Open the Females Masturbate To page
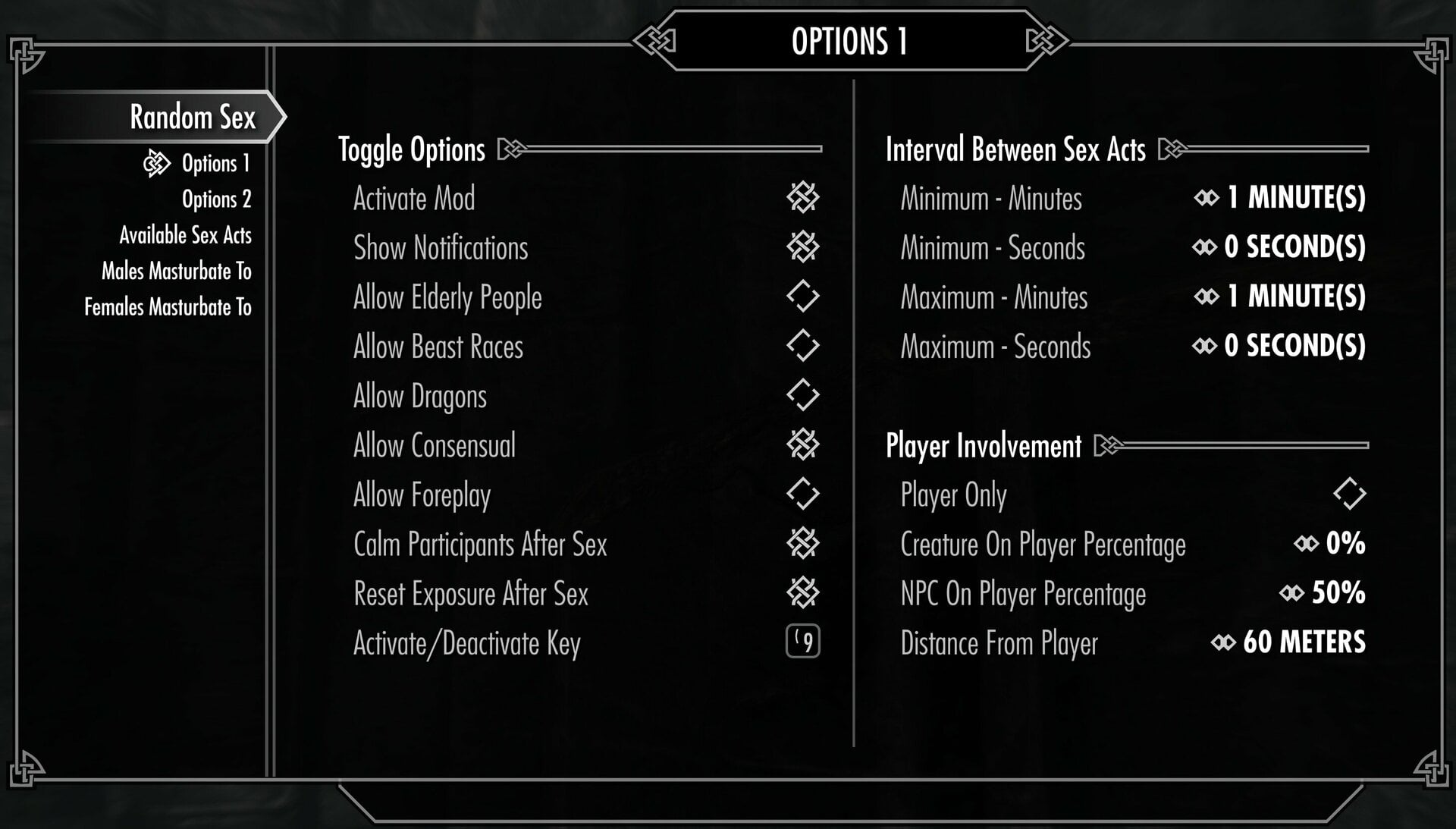The width and height of the screenshot is (1456, 829). coord(168,307)
